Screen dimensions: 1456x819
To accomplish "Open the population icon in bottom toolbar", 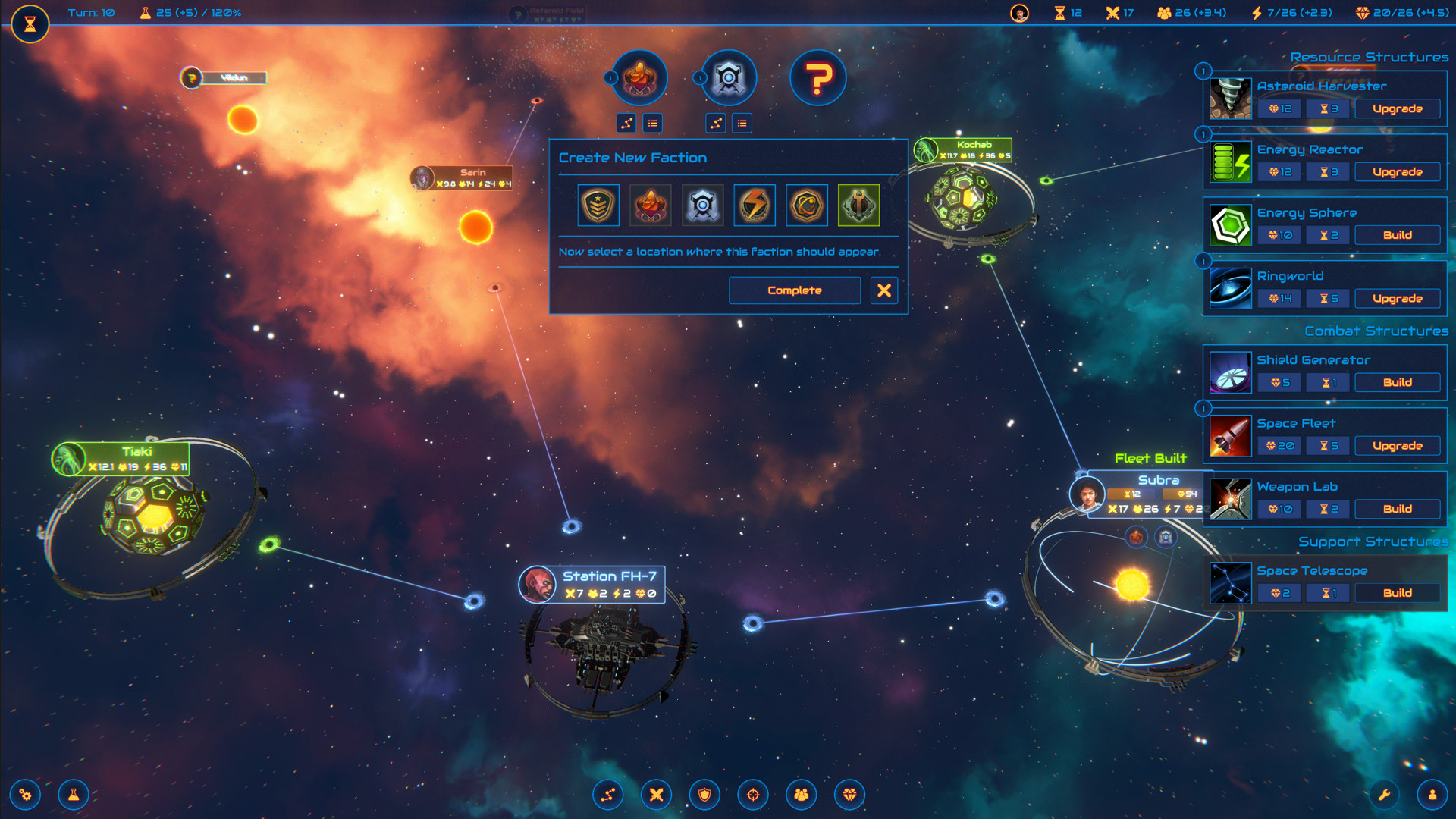I will tap(802, 794).
